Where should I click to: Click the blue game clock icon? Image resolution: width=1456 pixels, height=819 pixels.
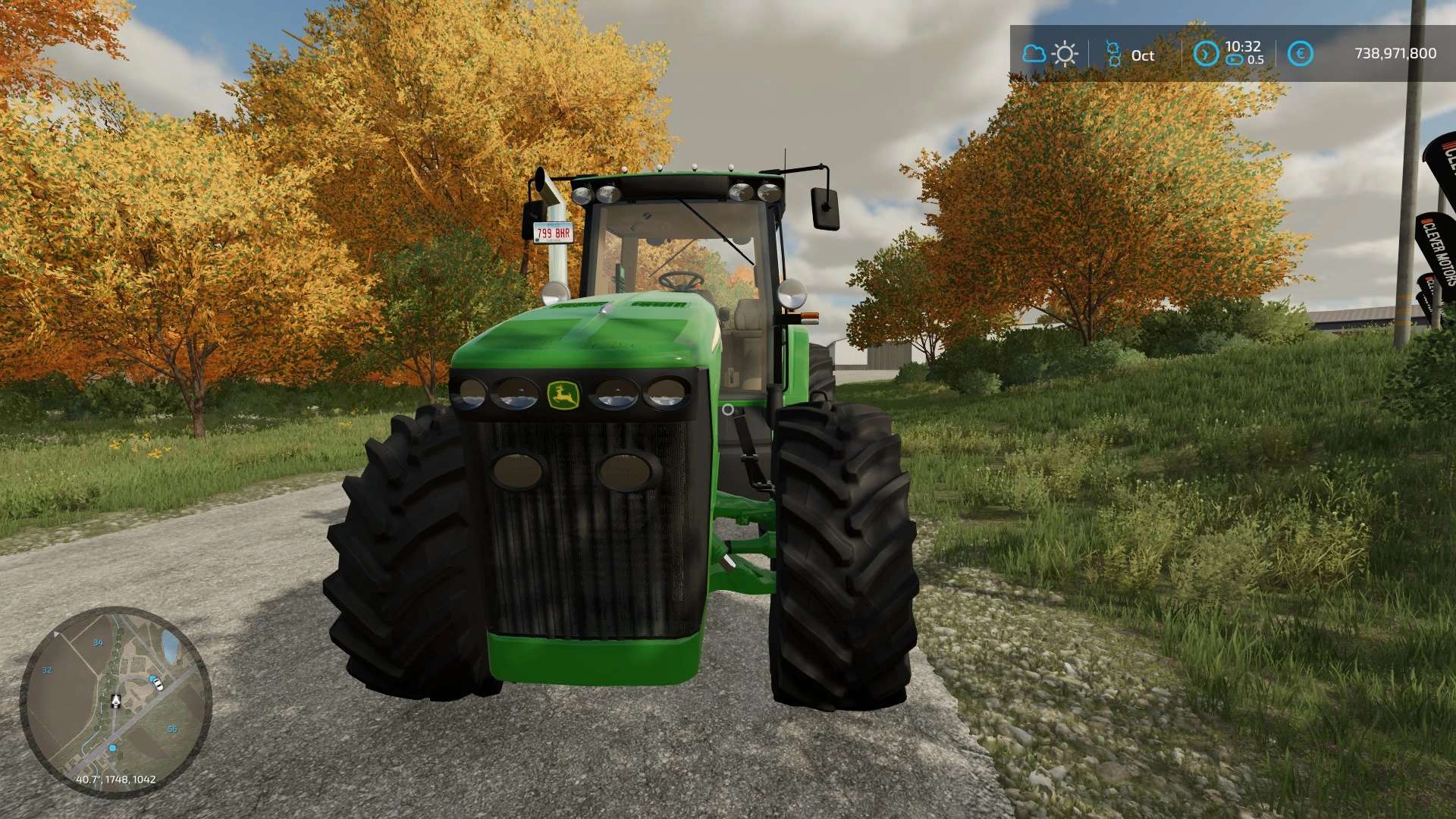(1205, 54)
